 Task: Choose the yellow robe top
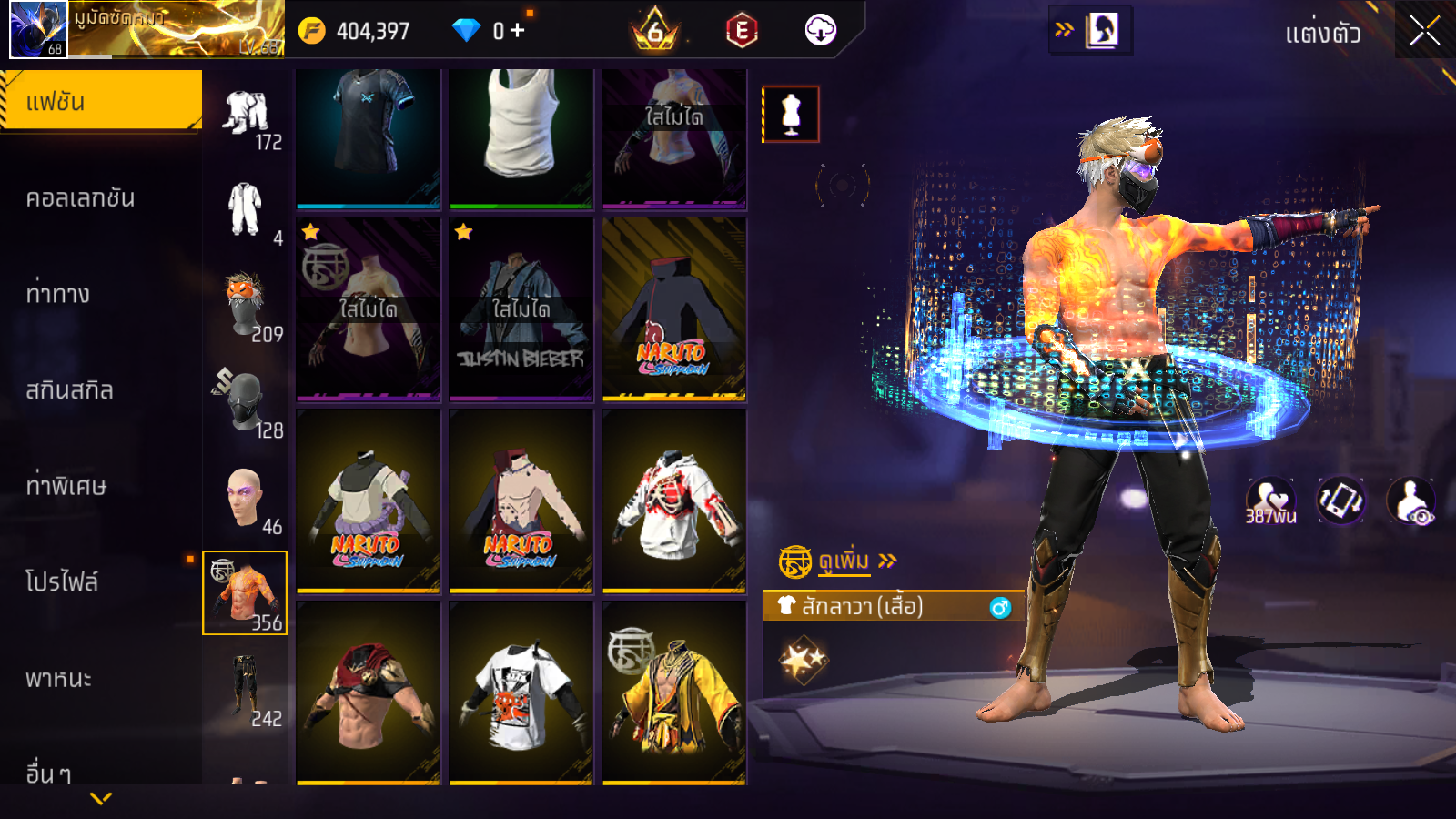(674, 693)
